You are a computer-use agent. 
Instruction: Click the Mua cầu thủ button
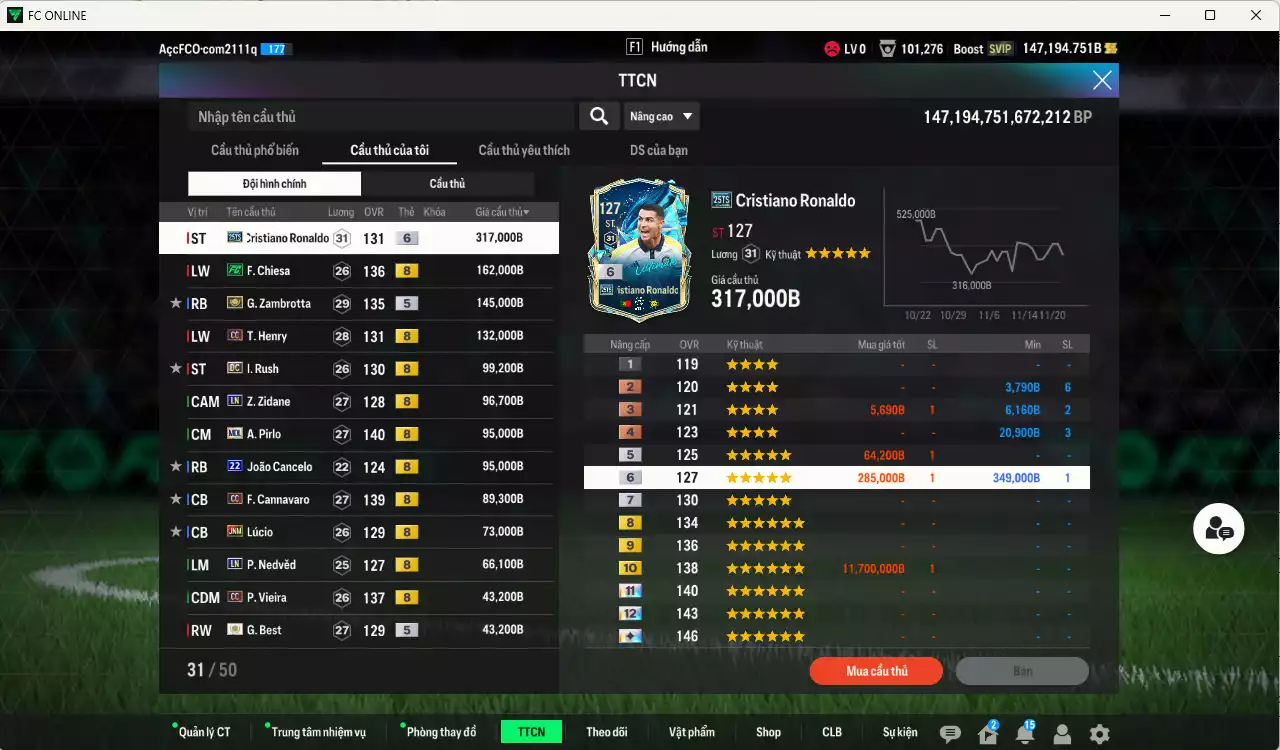(x=875, y=671)
